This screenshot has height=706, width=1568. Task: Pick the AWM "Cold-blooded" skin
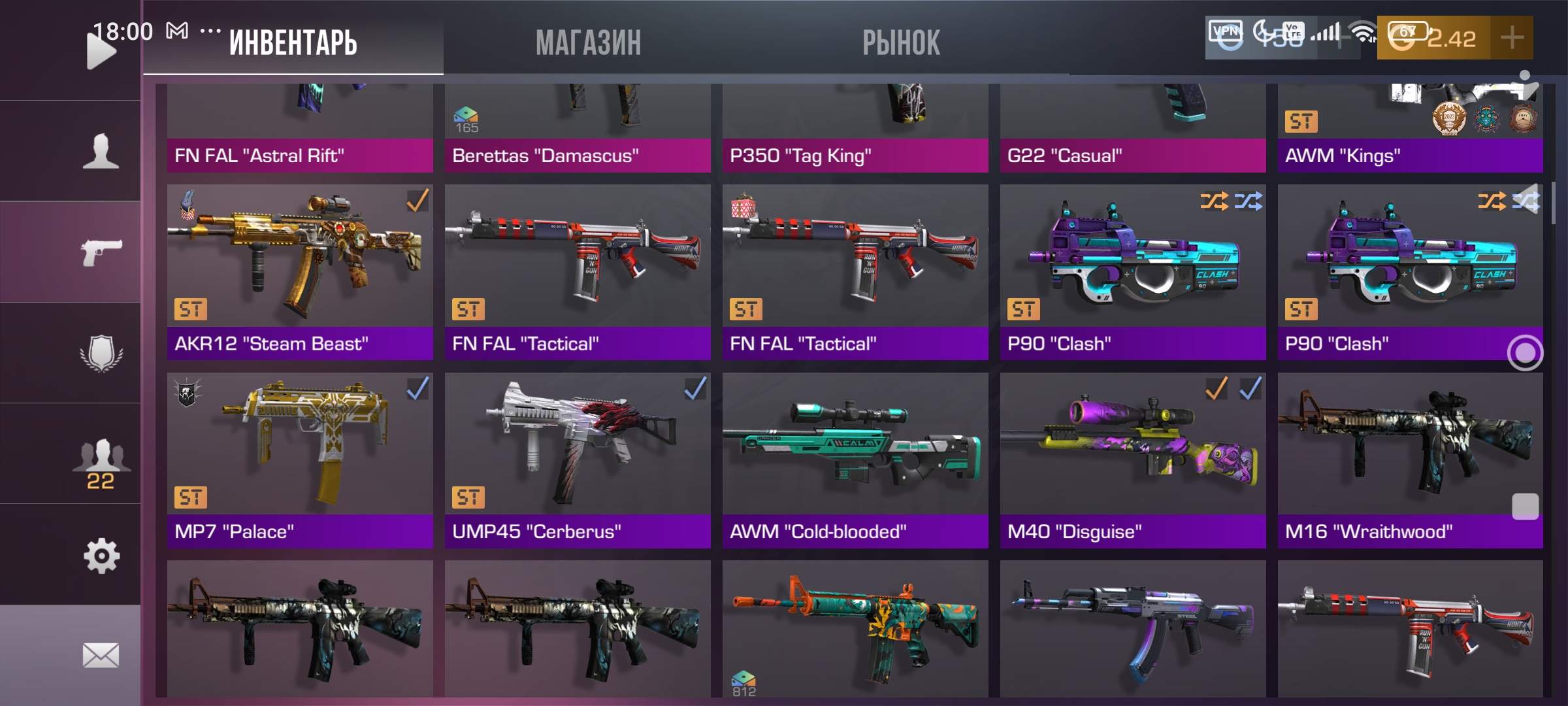pyautogui.click(x=855, y=460)
